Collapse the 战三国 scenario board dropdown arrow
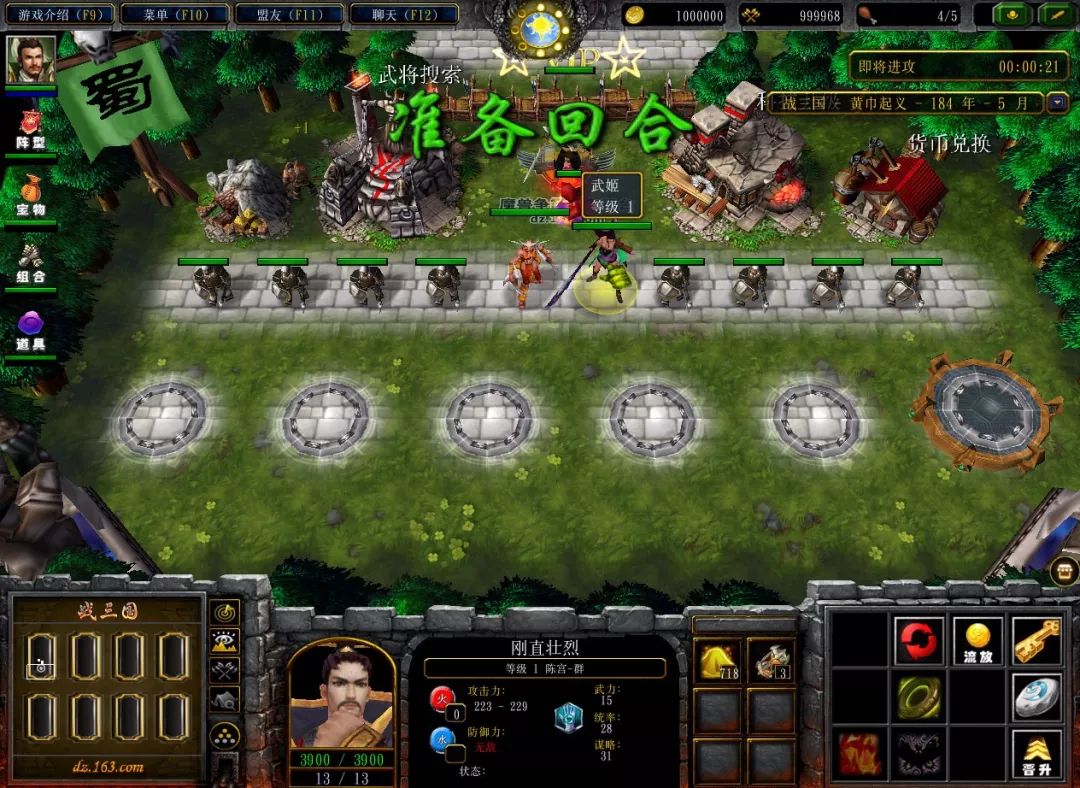The height and width of the screenshot is (788, 1080). pos(1057,103)
